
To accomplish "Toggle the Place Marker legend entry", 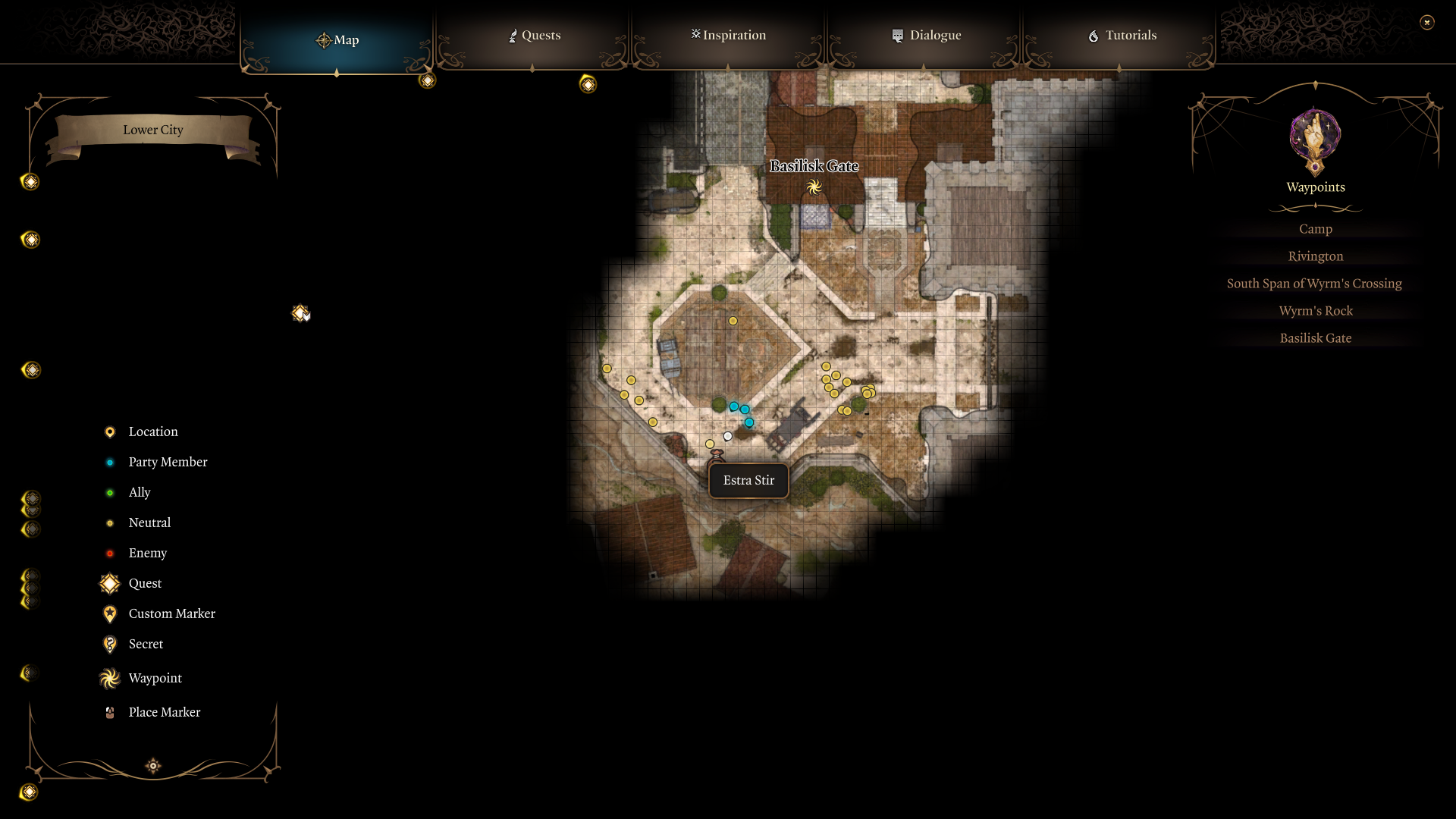I will point(108,712).
